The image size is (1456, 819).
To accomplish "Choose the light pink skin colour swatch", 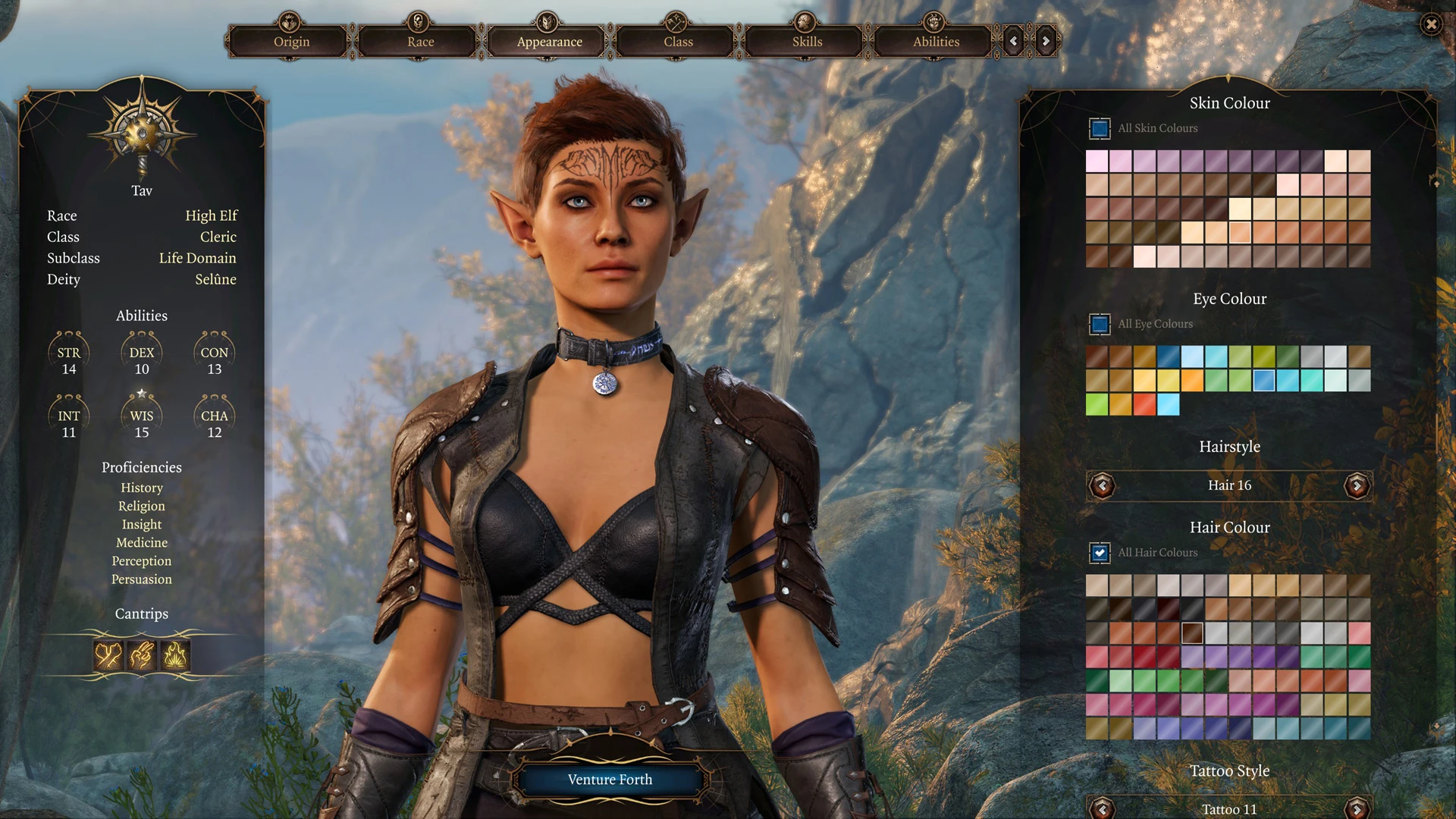I will point(1097,161).
